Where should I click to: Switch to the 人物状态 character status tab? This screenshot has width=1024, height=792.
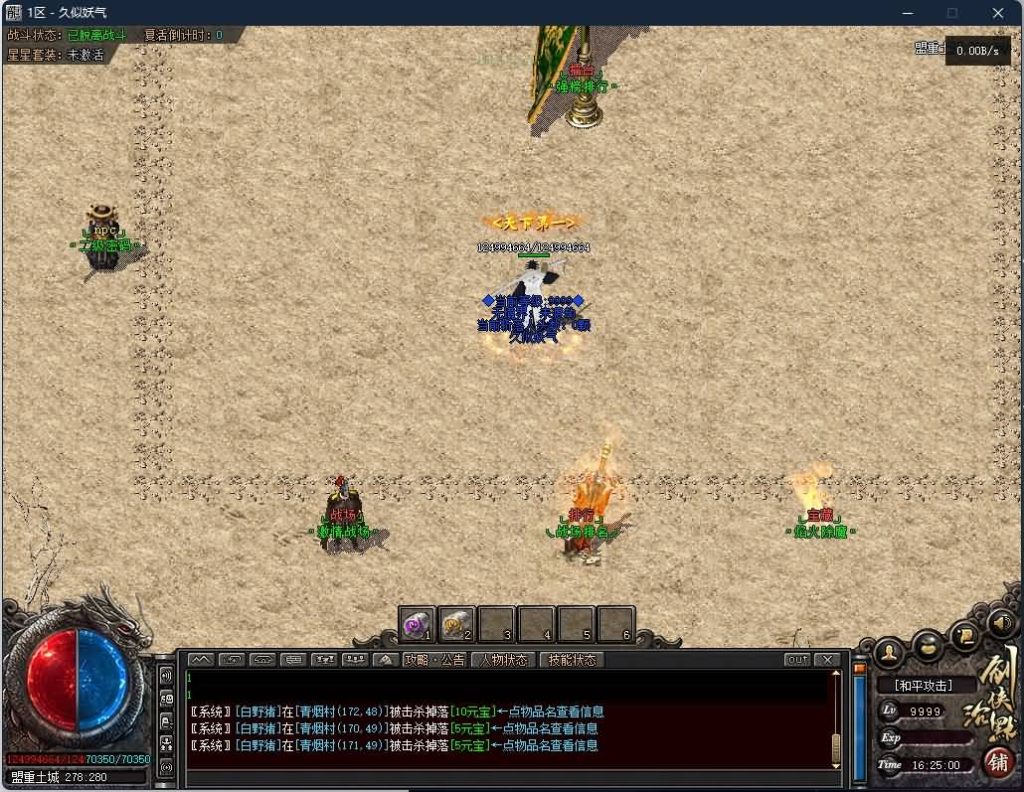(x=503, y=660)
